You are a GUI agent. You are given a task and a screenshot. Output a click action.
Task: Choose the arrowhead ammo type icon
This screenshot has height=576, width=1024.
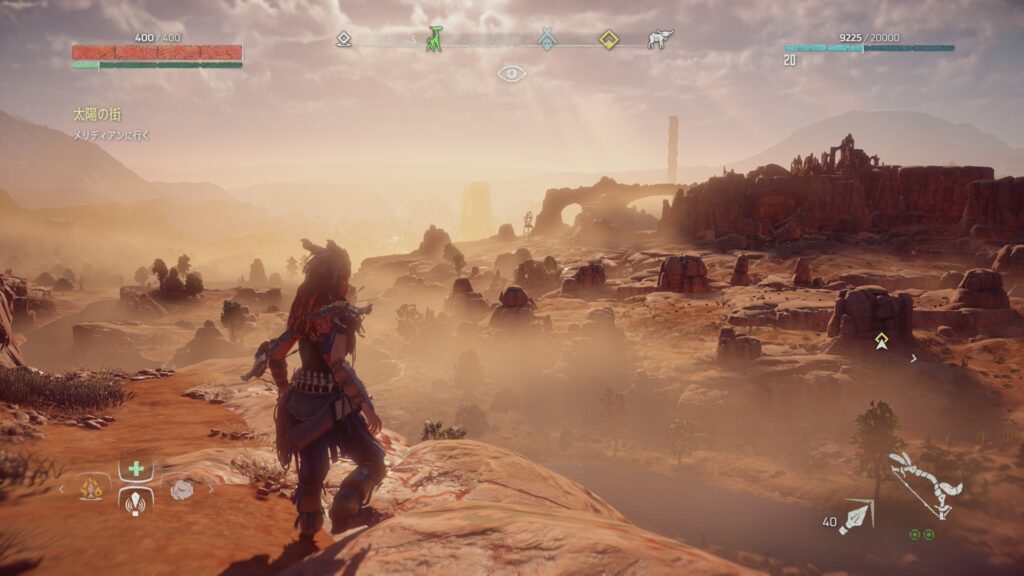coord(856,517)
